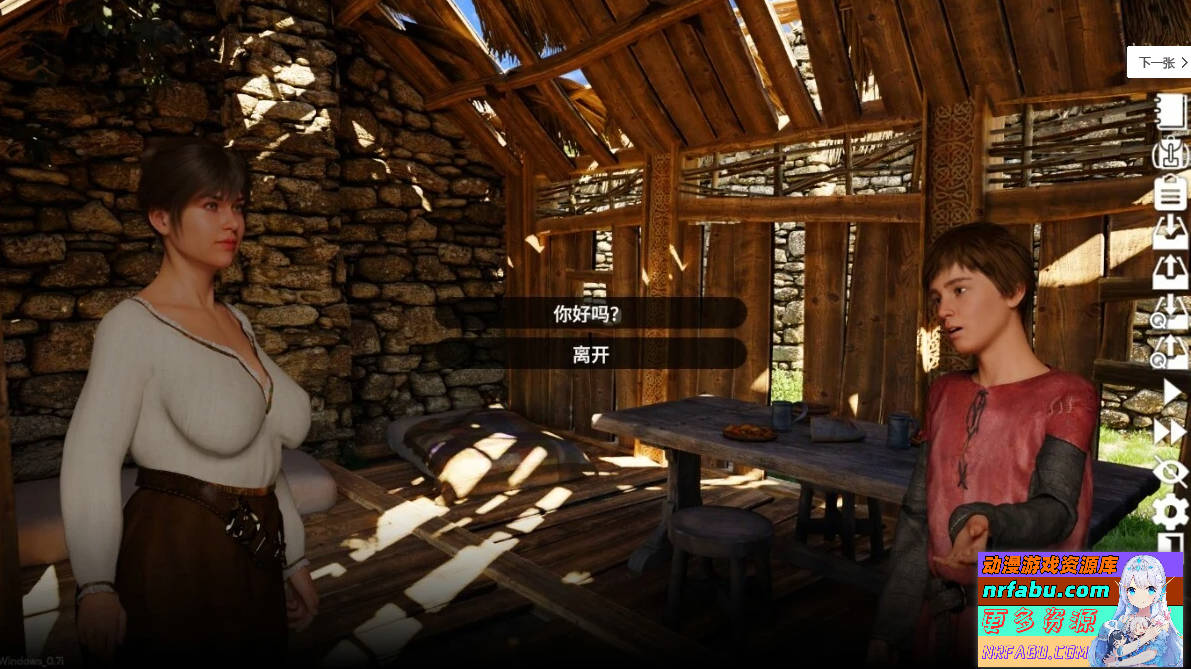Open the backpack inventory icon
This screenshot has height=669, width=1191.
(x=1170, y=152)
